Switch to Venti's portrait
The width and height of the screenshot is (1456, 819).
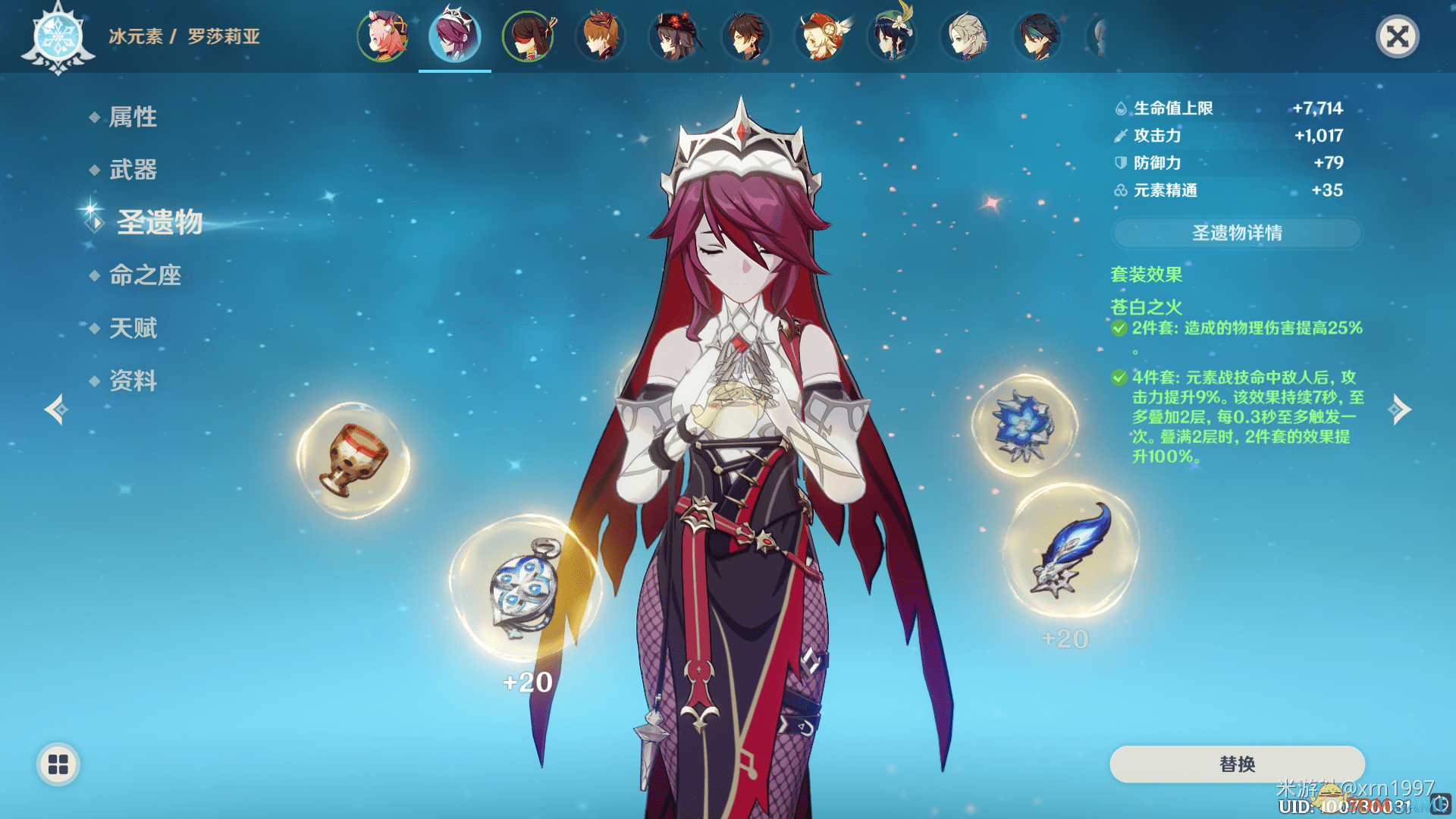pyautogui.click(x=893, y=36)
